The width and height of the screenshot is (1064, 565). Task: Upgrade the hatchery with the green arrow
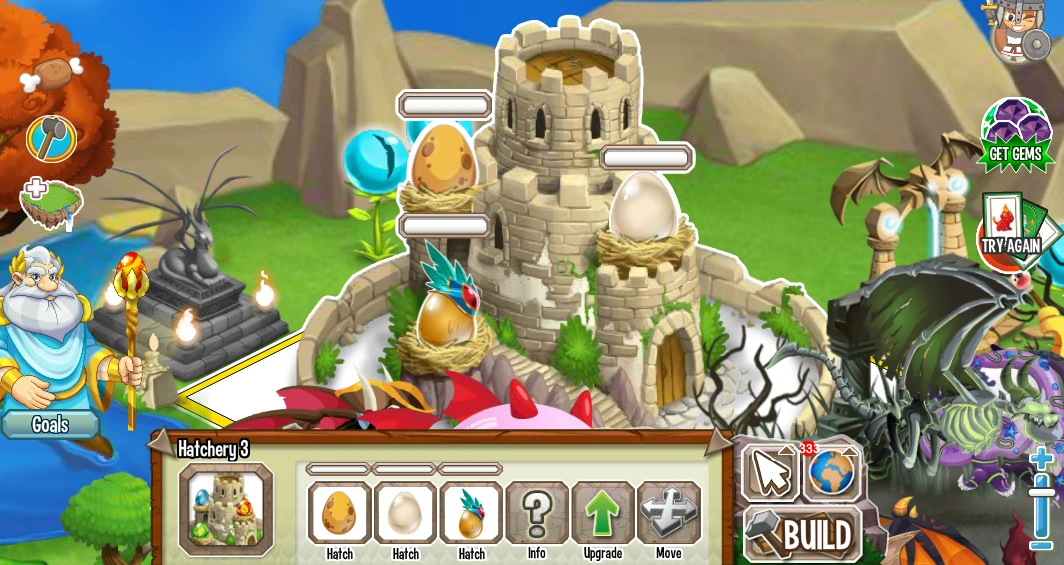click(x=603, y=513)
